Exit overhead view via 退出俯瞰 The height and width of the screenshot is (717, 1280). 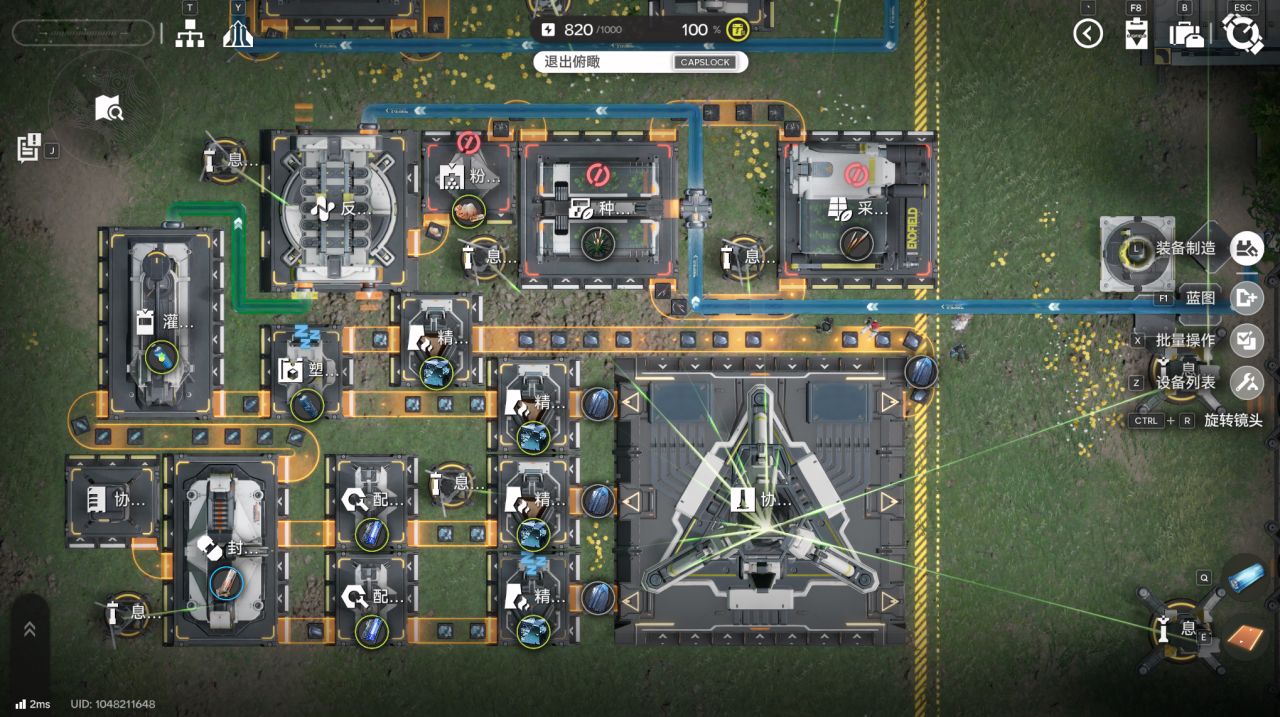tap(640, 62)
